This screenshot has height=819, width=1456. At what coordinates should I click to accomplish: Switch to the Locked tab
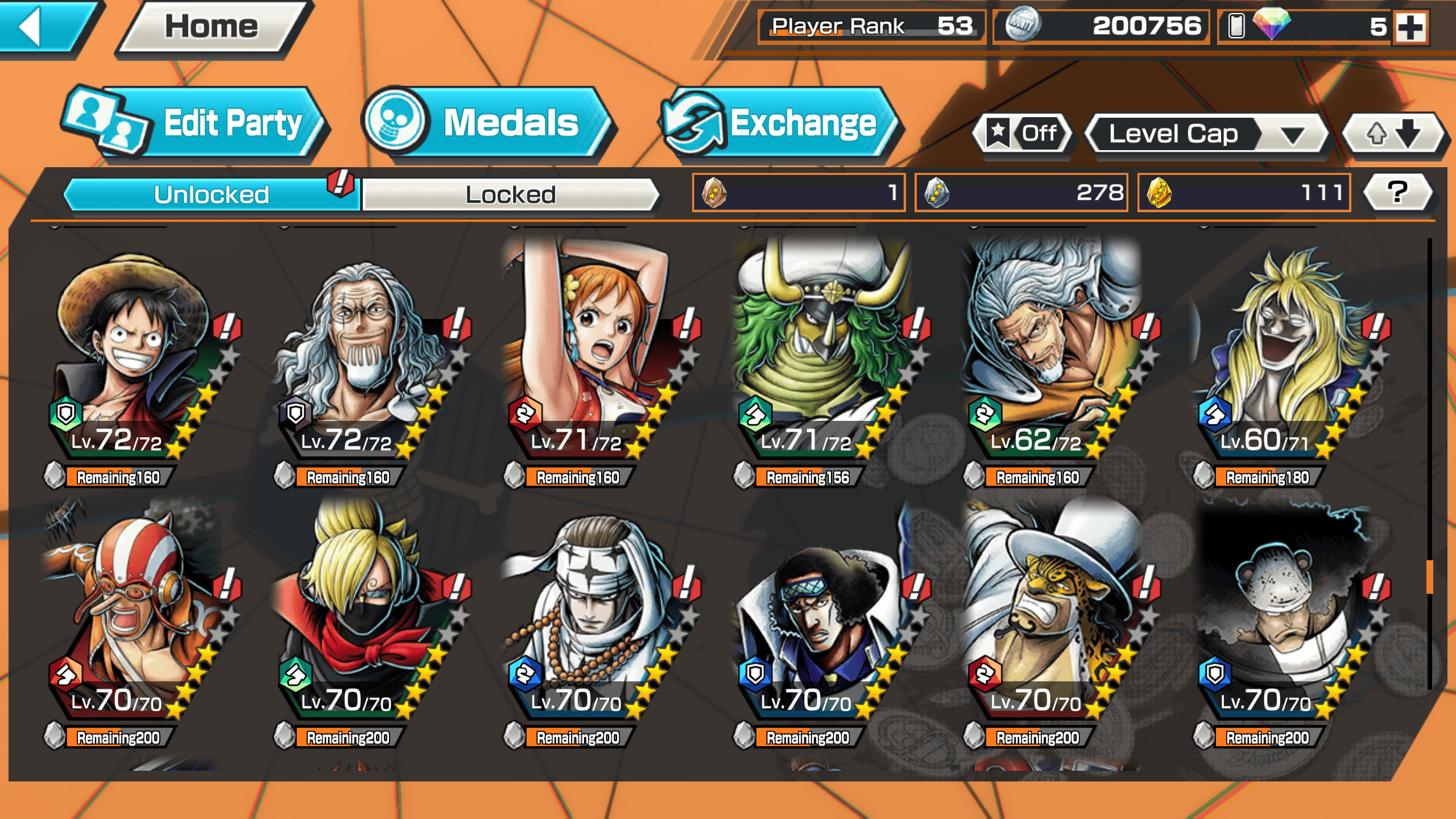[x=510, y=195]
